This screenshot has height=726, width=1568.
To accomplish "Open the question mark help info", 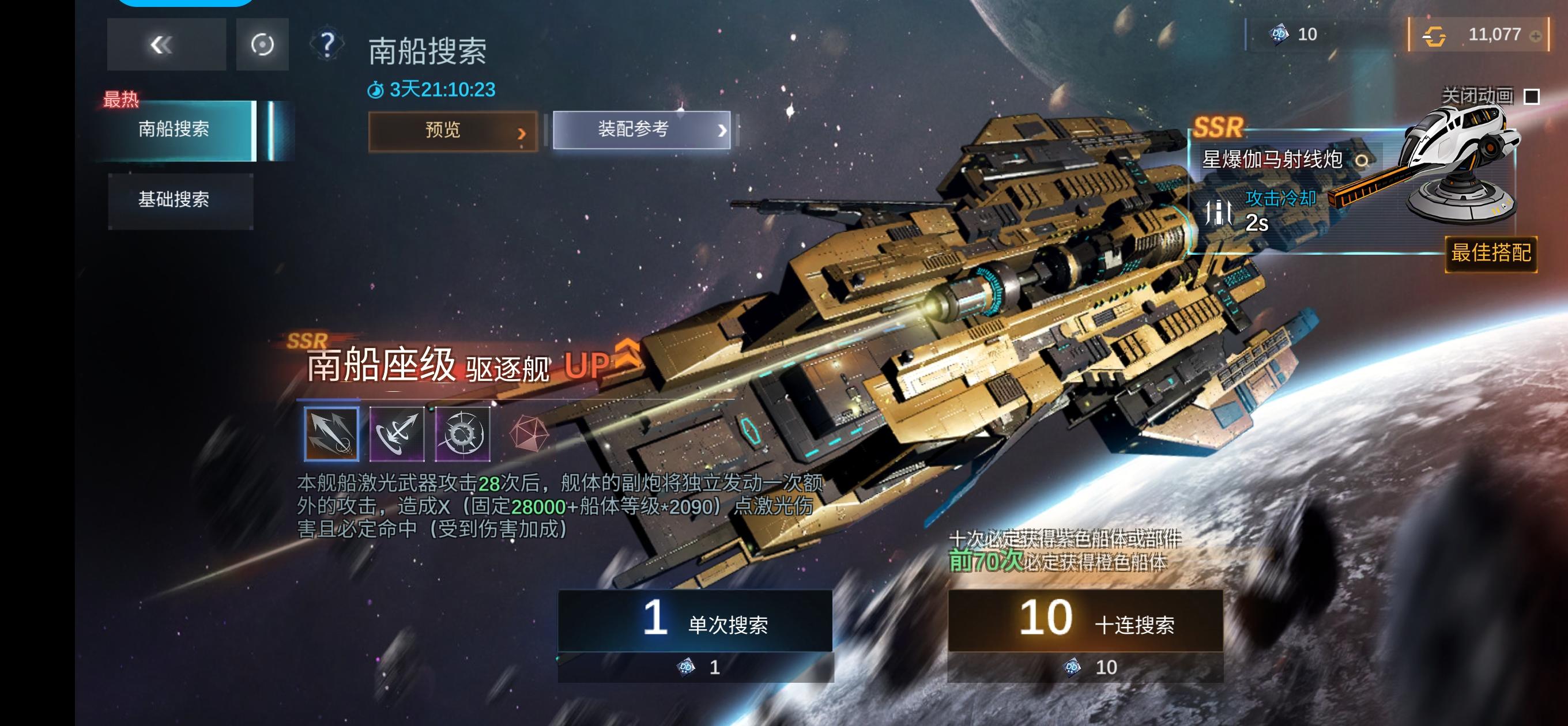I will (327, 44).
